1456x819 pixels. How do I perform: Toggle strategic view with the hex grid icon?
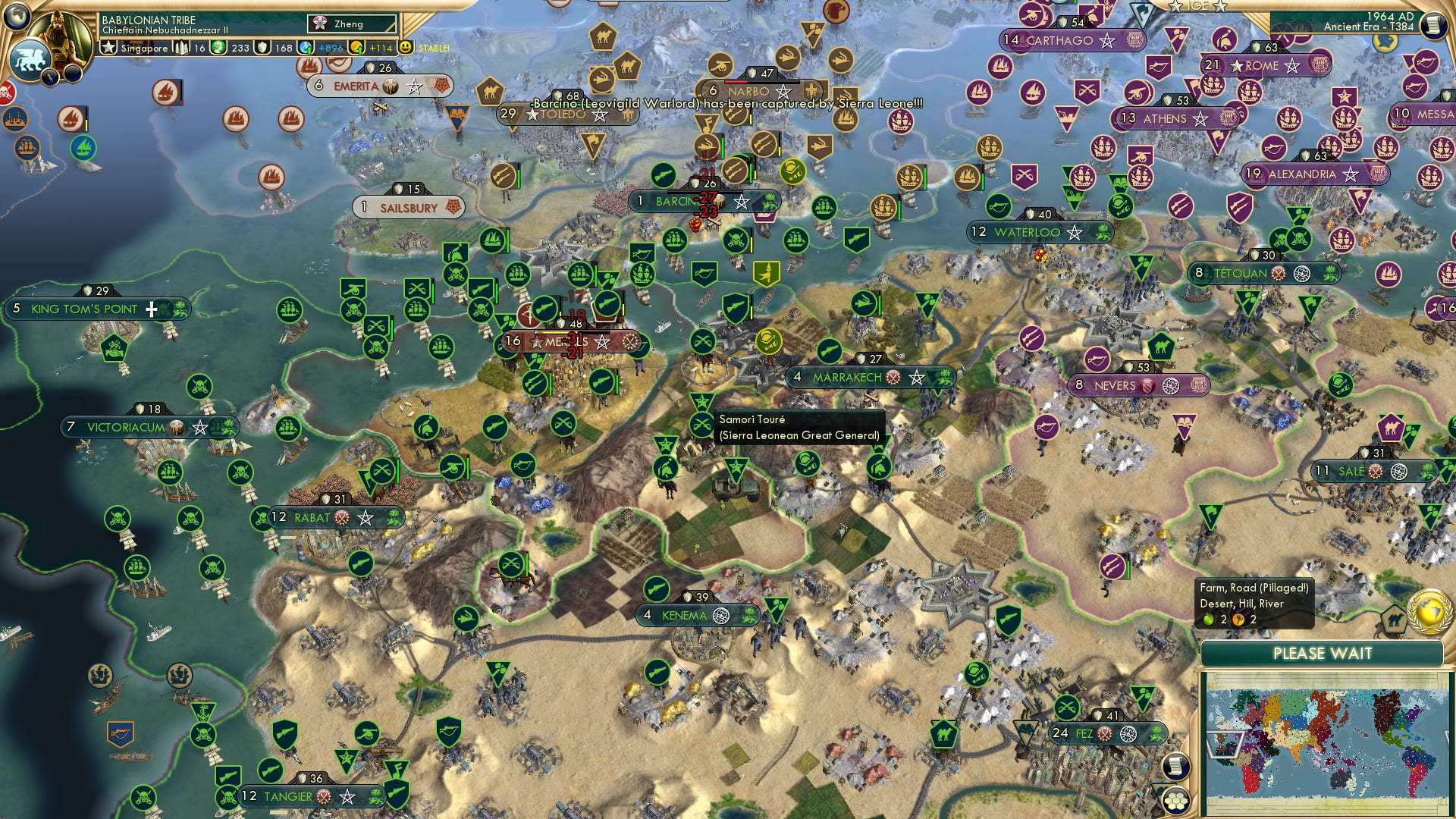pos(1176,800)
